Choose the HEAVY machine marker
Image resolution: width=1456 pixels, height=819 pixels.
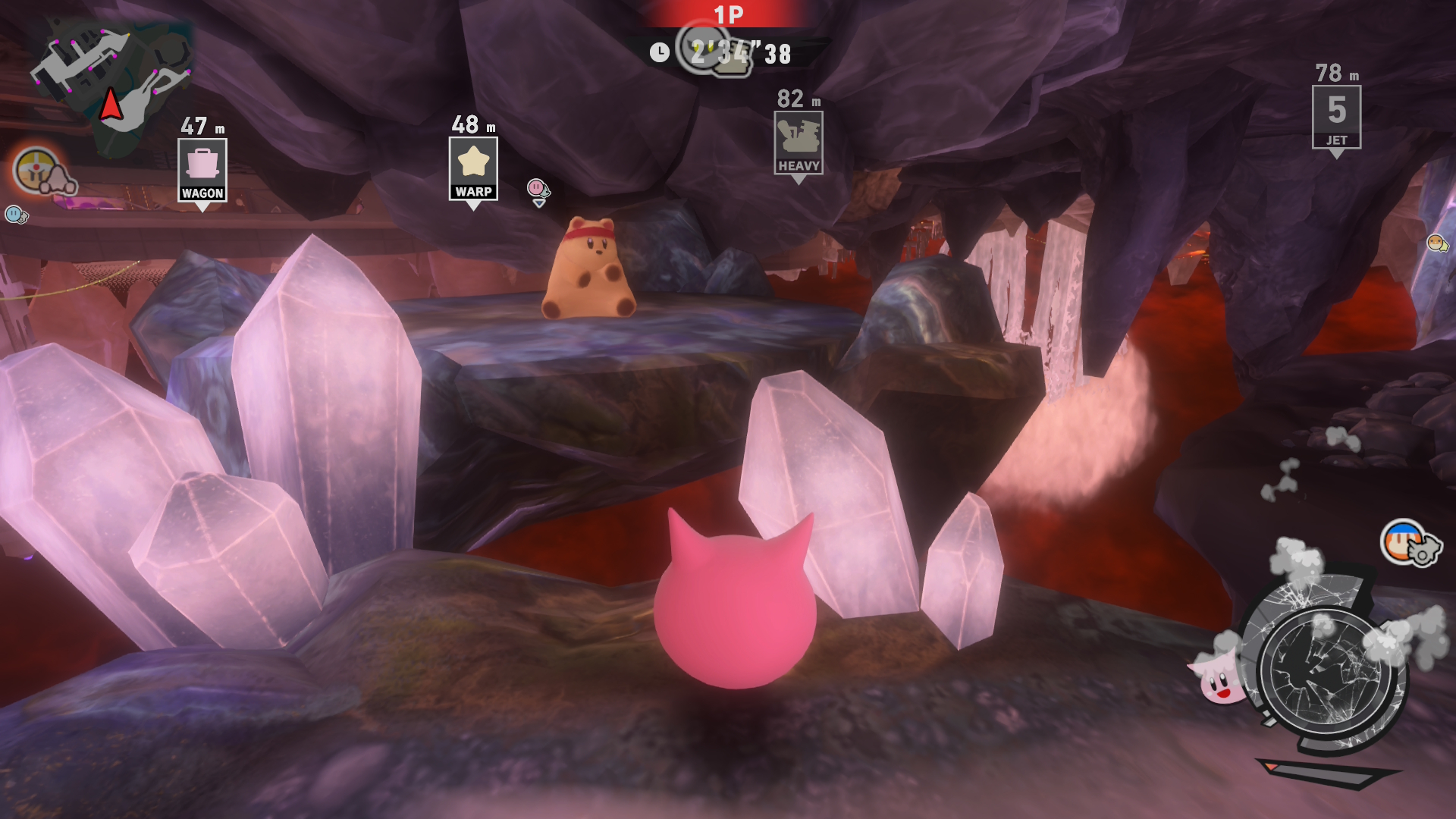798,143
